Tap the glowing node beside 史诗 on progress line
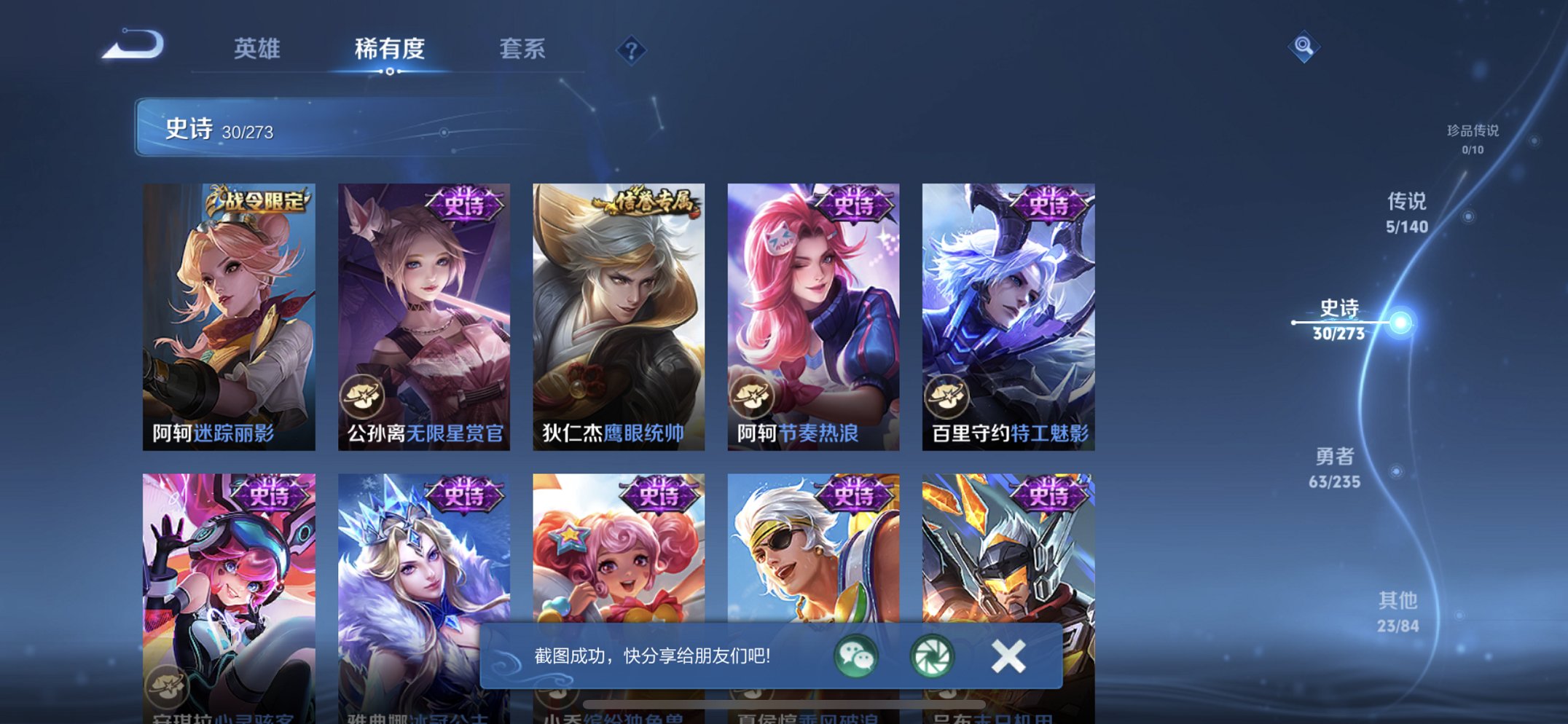The width and height of the screenshot is (1568, 724). coord(1400,322)
